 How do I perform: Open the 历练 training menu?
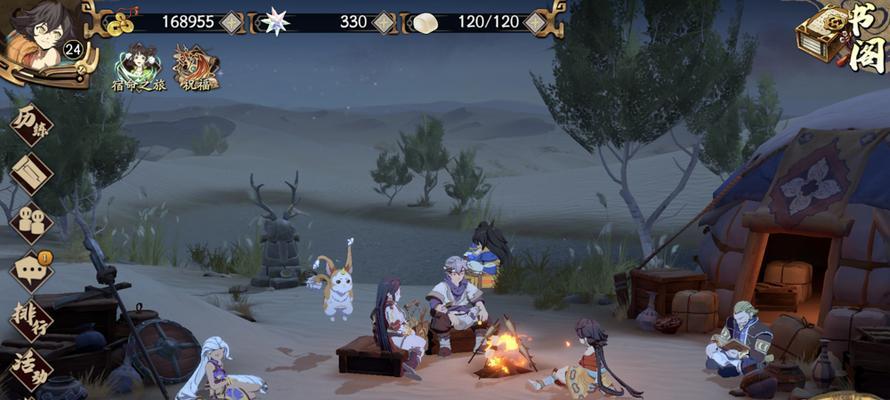tap(31, 124)
